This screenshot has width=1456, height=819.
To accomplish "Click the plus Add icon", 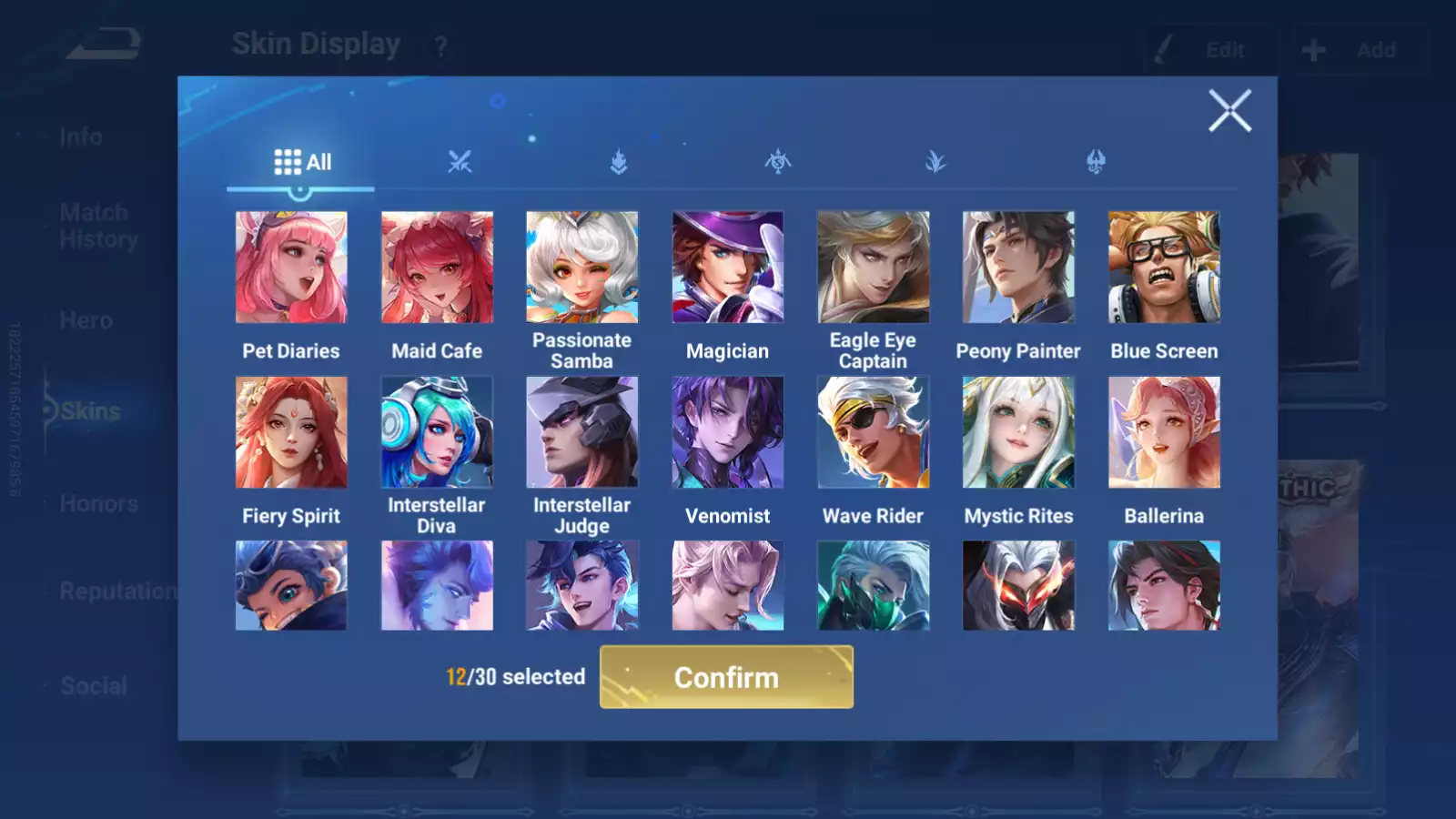I will tap(1313, 50).
